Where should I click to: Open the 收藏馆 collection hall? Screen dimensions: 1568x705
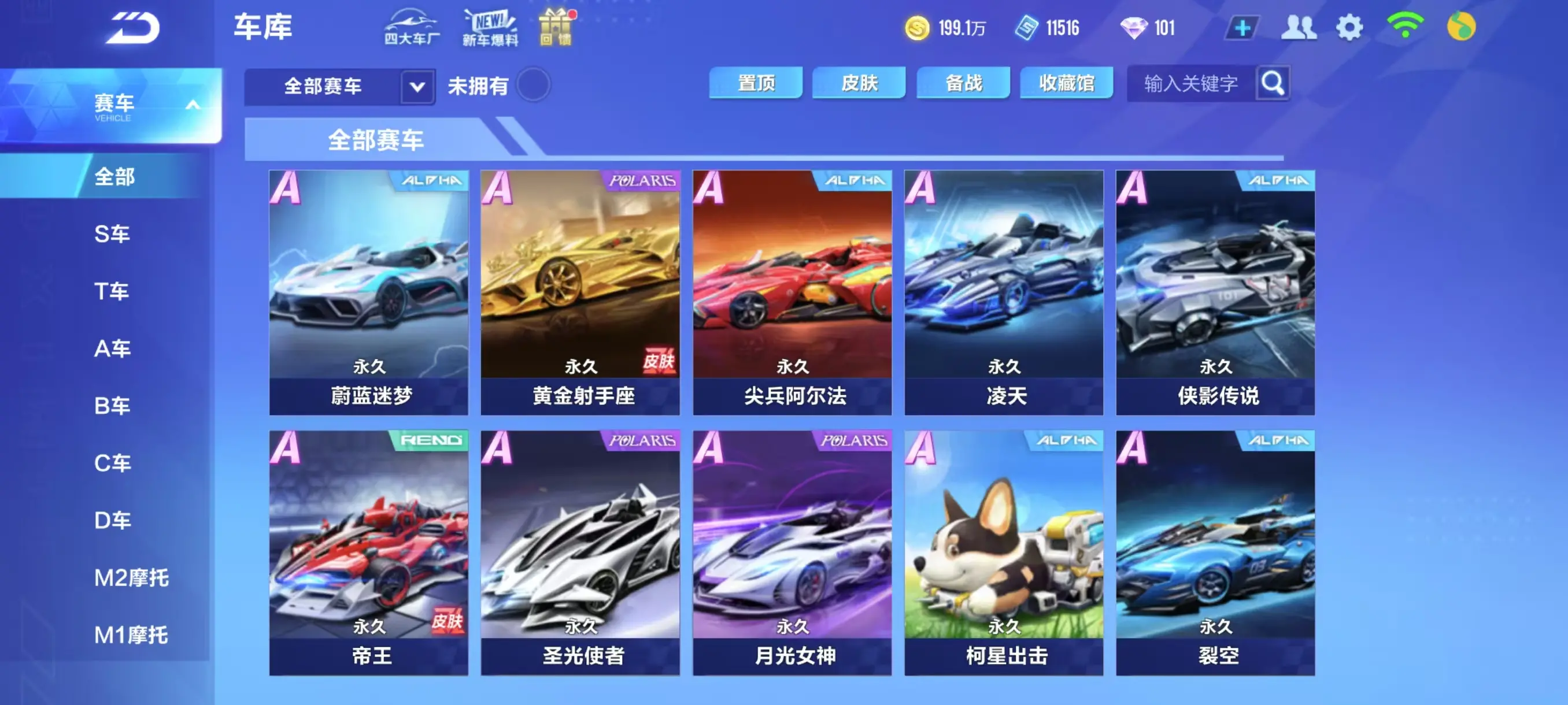click(x=1066, y=83)
